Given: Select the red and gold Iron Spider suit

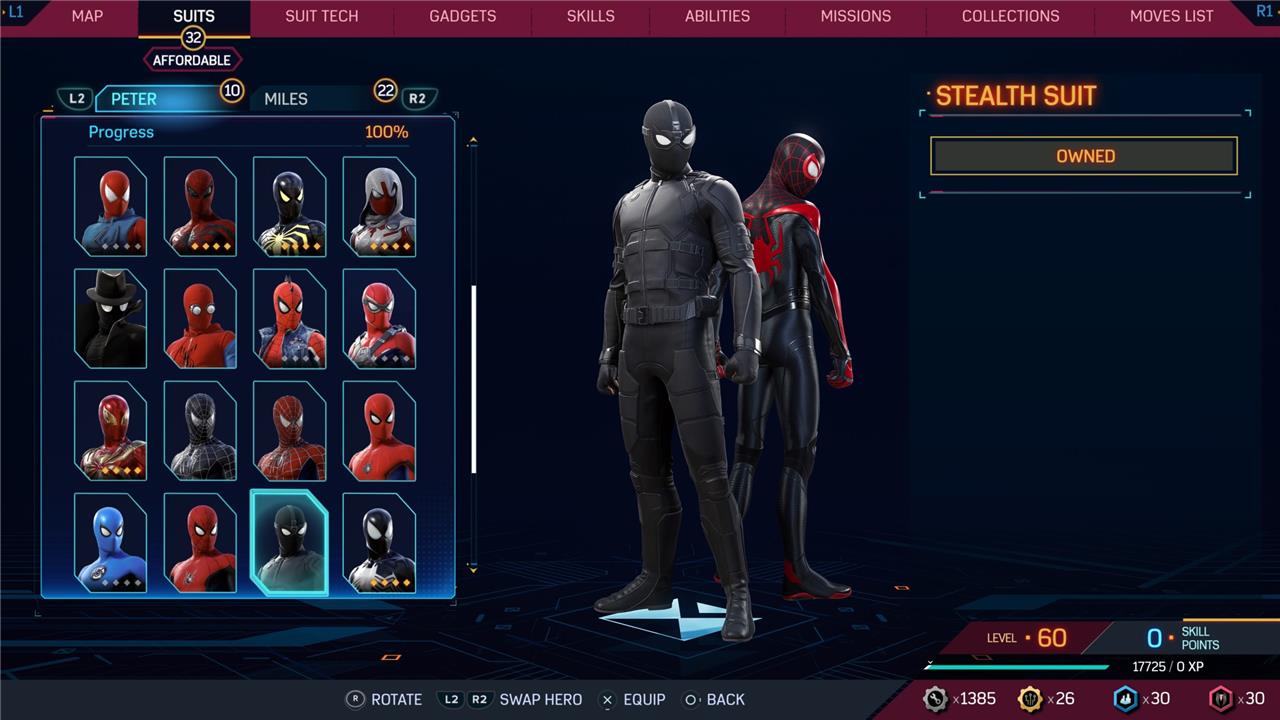Looking at the screenshot, I should coord(110,430).
